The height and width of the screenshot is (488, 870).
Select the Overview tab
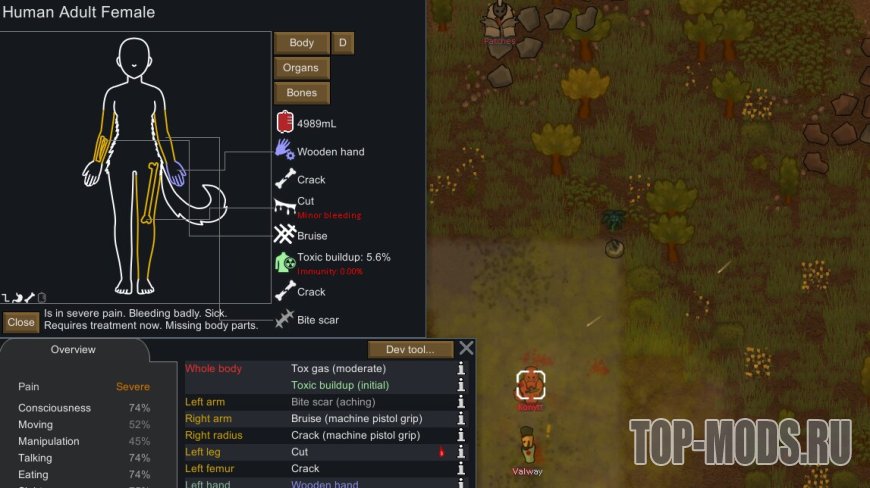tap(73, 350)
